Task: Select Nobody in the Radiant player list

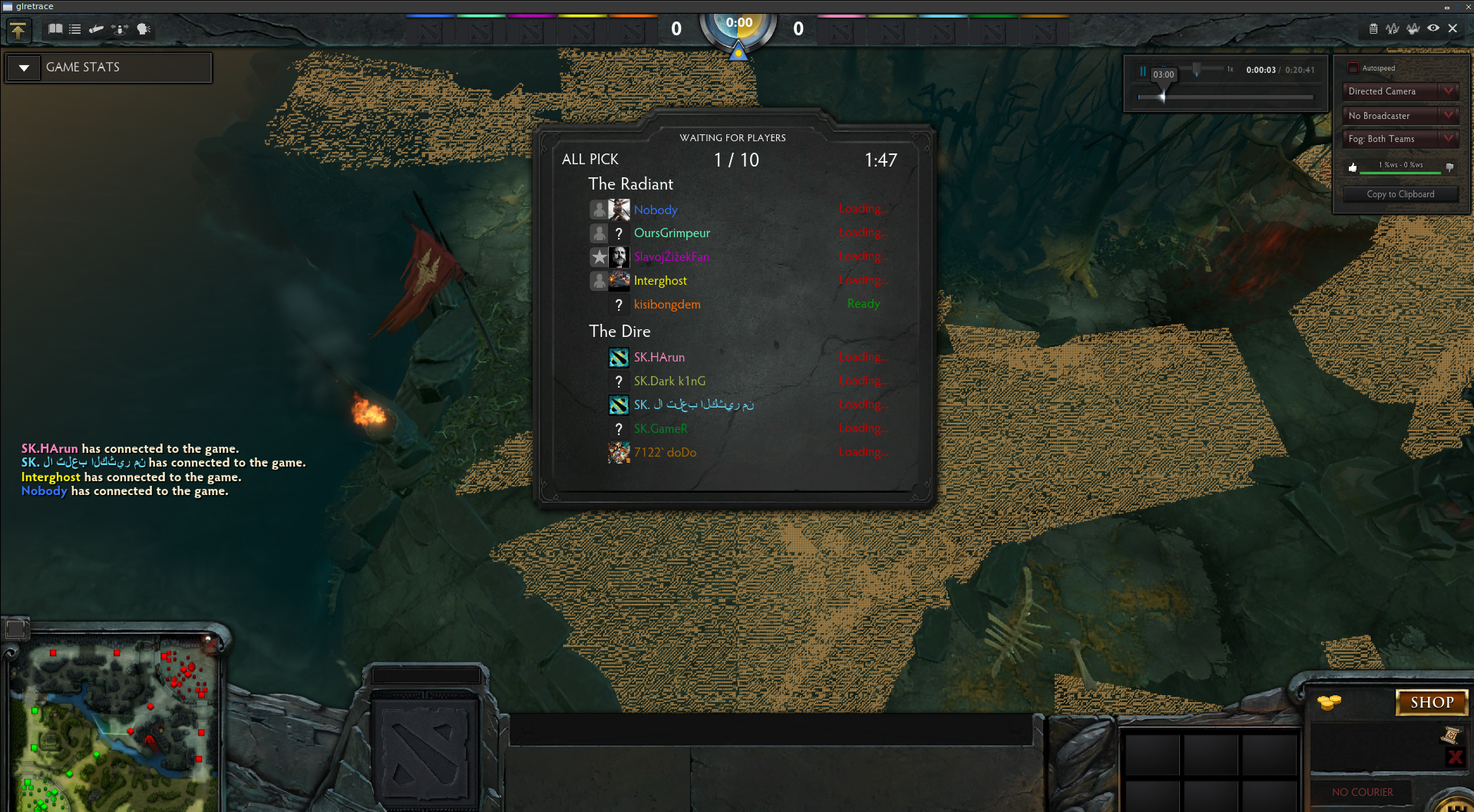Action: (x=656, y=210)
